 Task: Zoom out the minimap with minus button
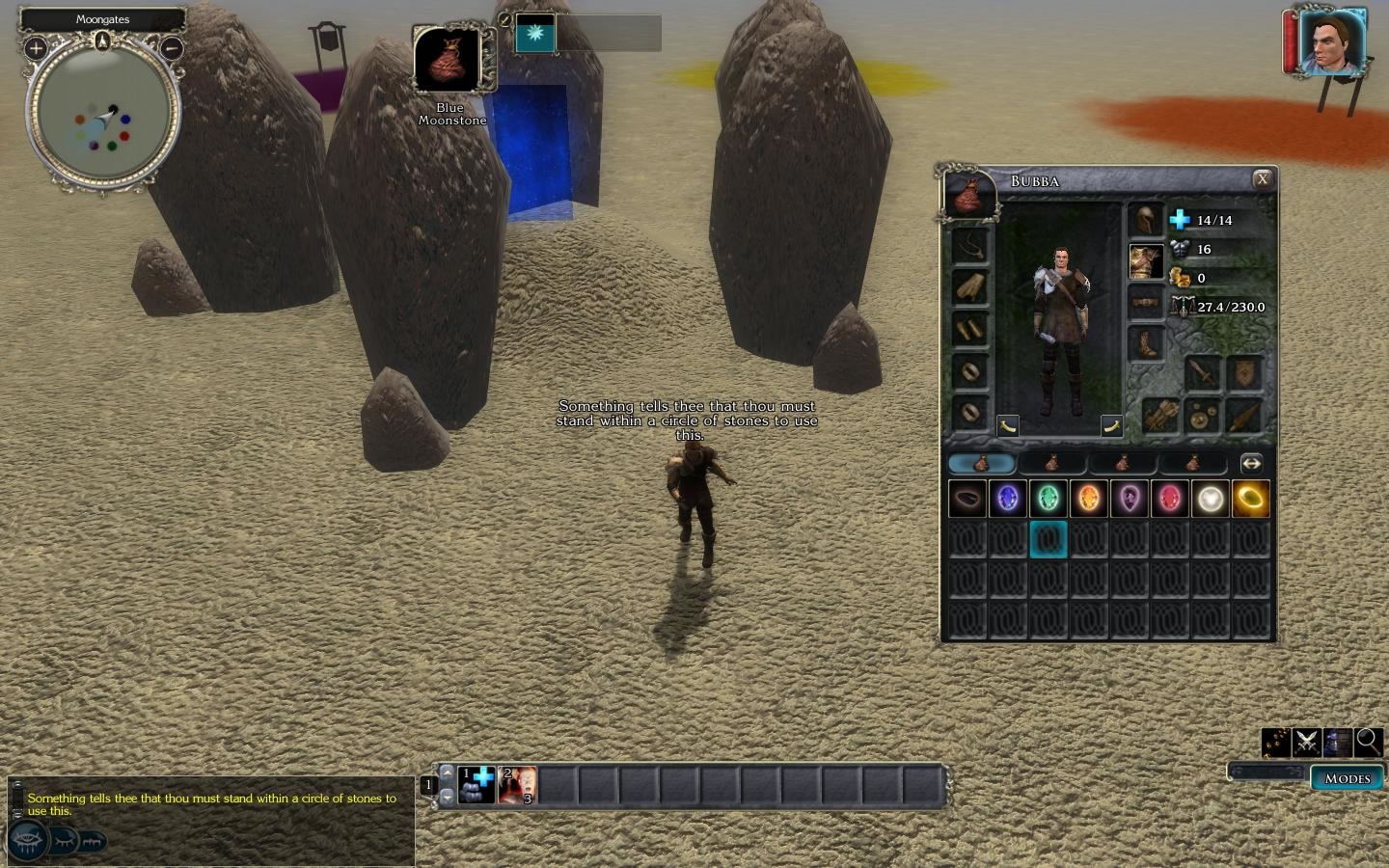(171, 47)
